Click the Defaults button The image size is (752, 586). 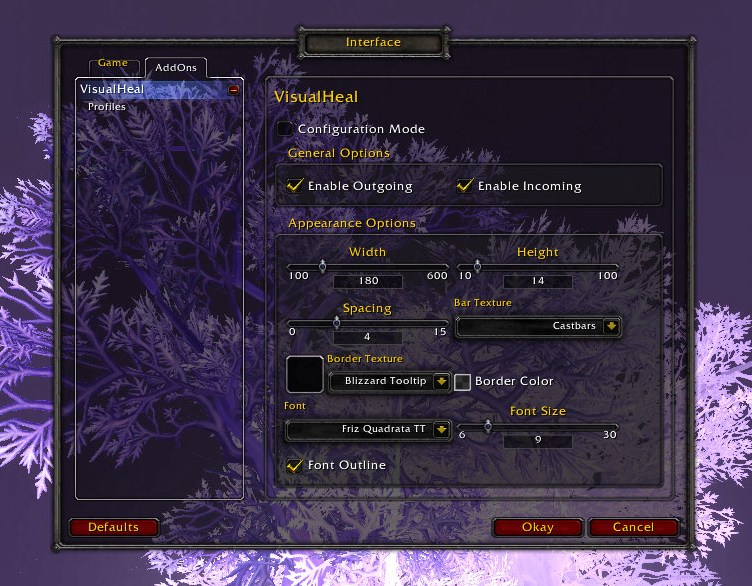(x=113, y=527)
